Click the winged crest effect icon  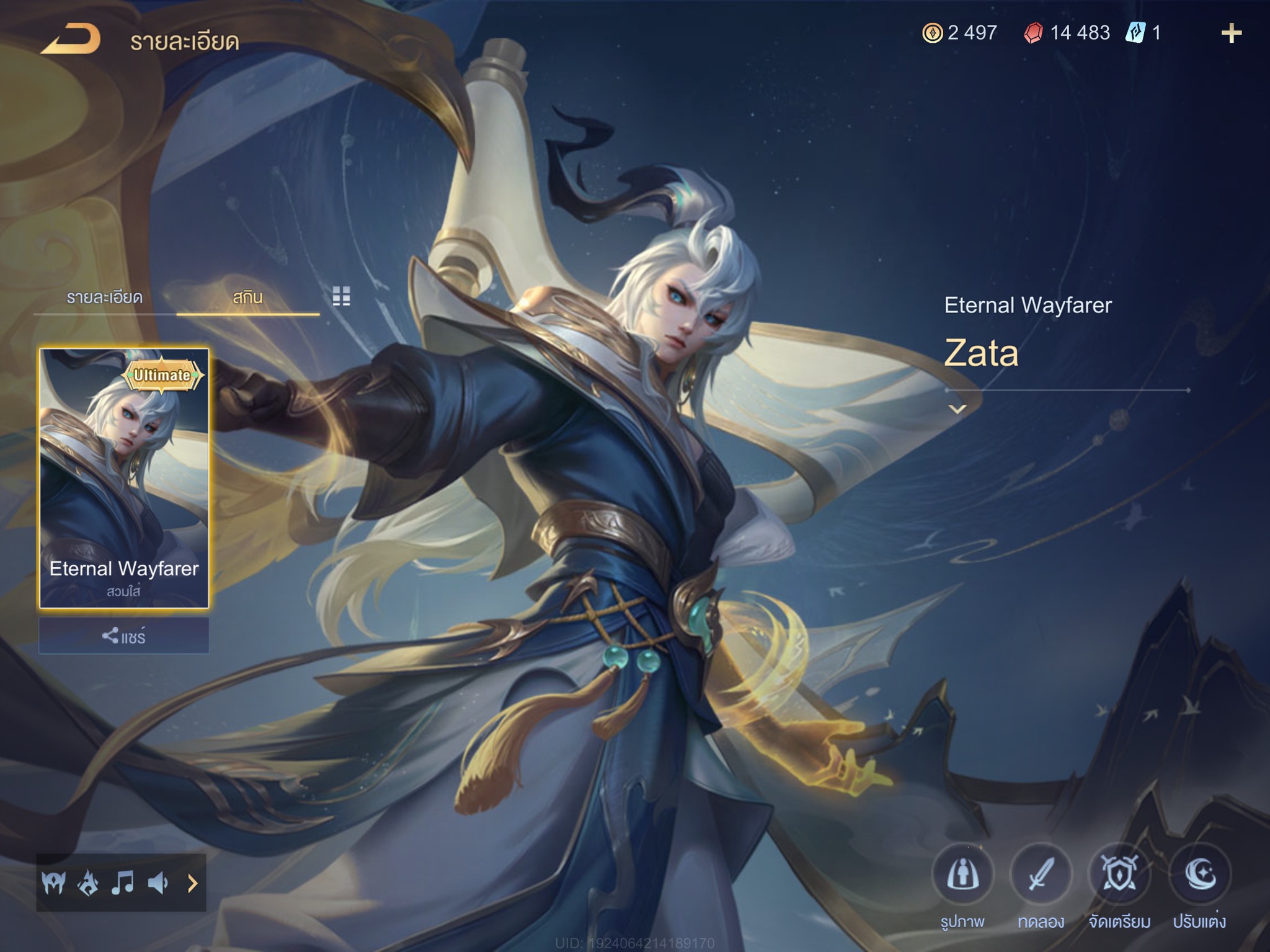[53, 883]
